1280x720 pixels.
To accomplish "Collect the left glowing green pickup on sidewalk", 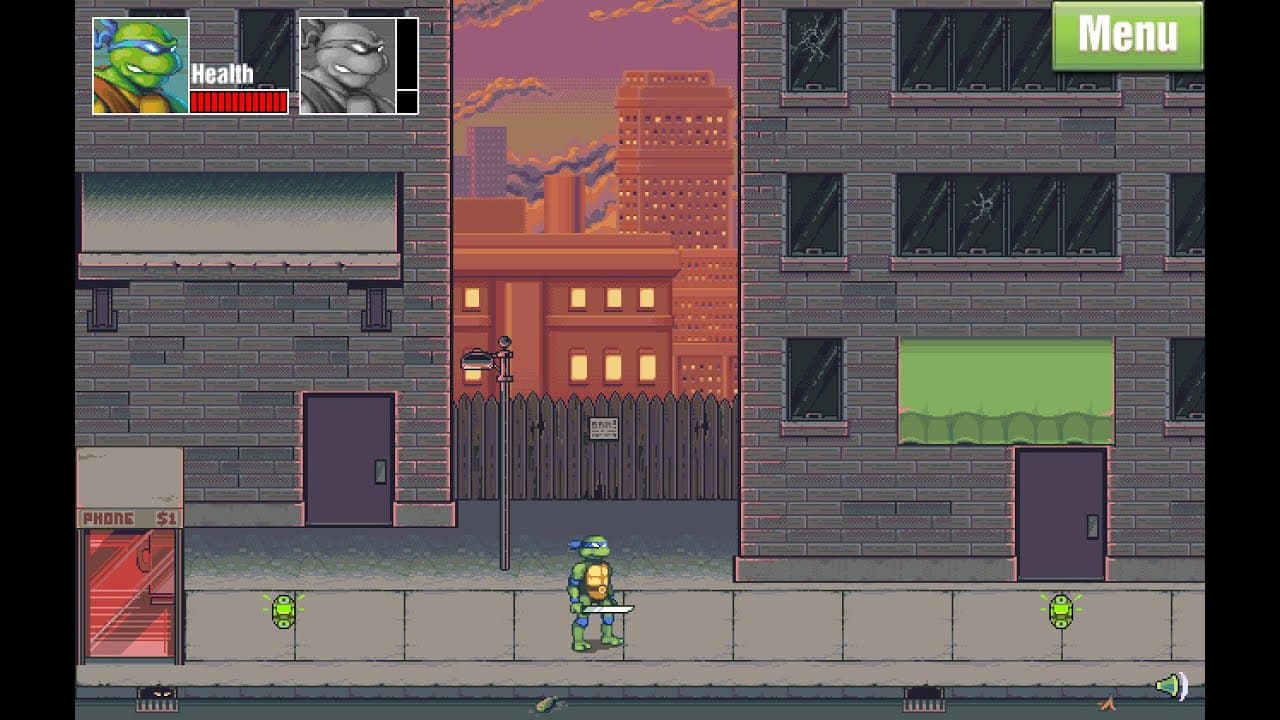I will (x=282, y=611).
